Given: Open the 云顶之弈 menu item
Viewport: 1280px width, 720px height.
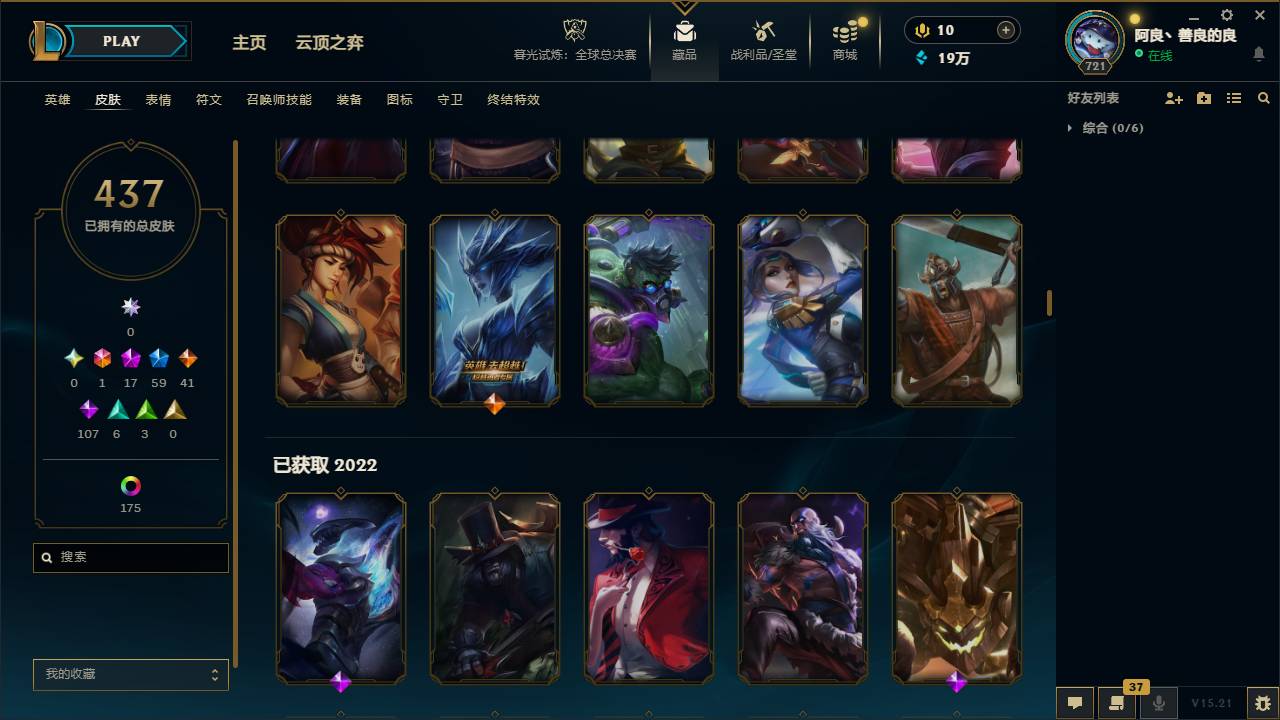Looking at the screenshot, I should (x=332, y=43).
